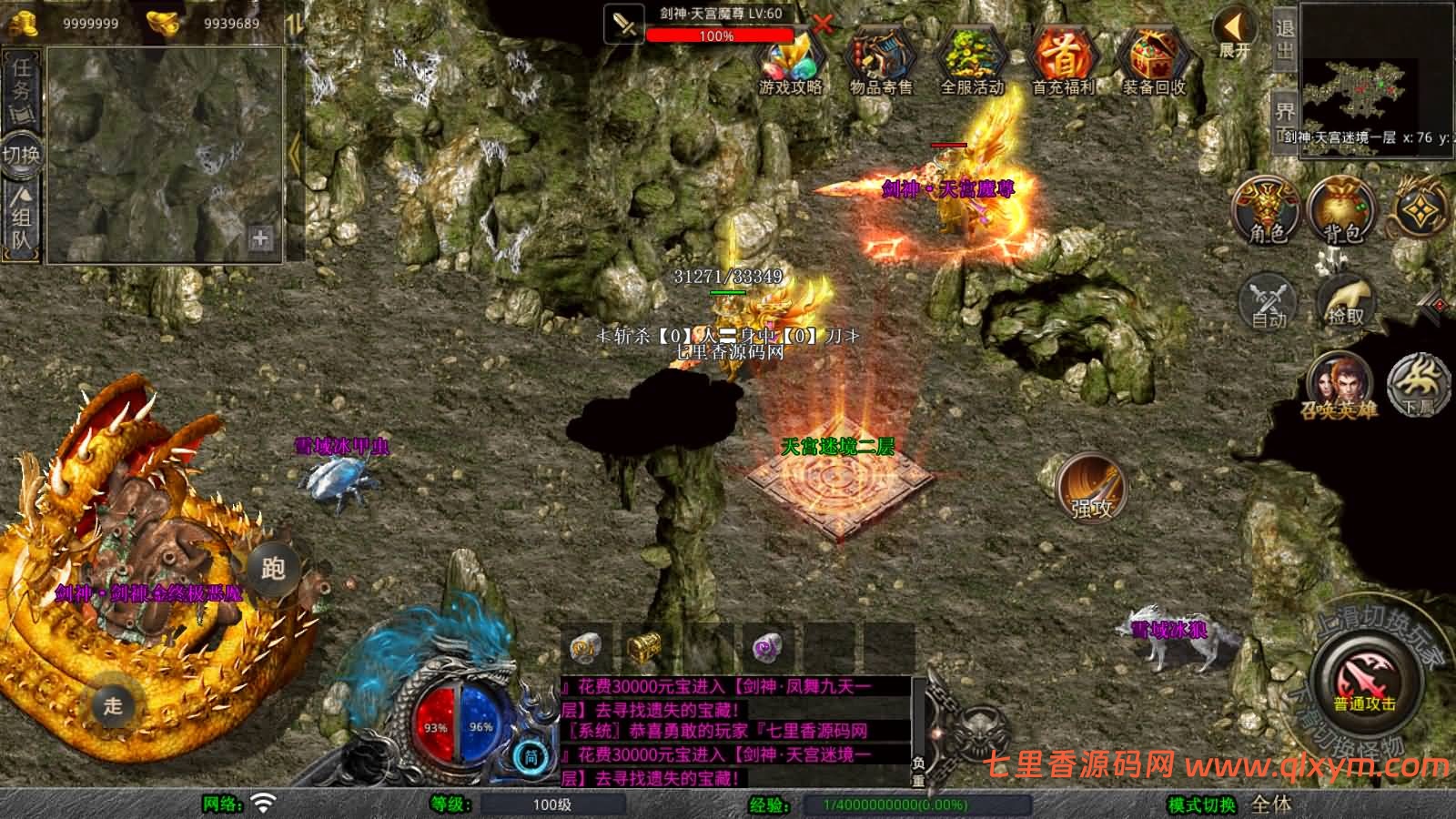Open the minimap of 天宫迷境一层
Image resolution: width=1456 pixels, height=819 pixels.
click(1360, 93)
